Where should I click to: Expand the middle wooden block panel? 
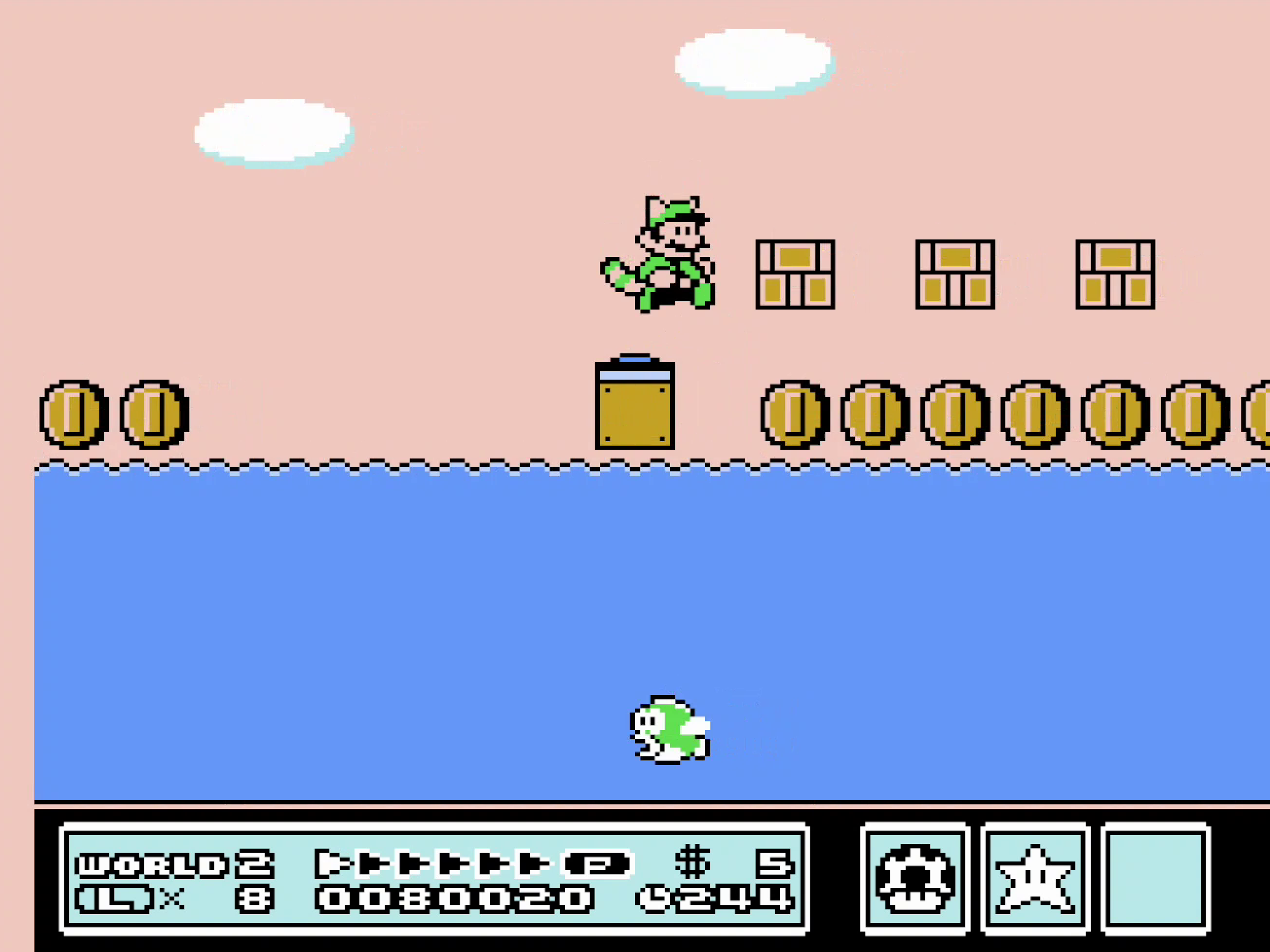[956, 275]
